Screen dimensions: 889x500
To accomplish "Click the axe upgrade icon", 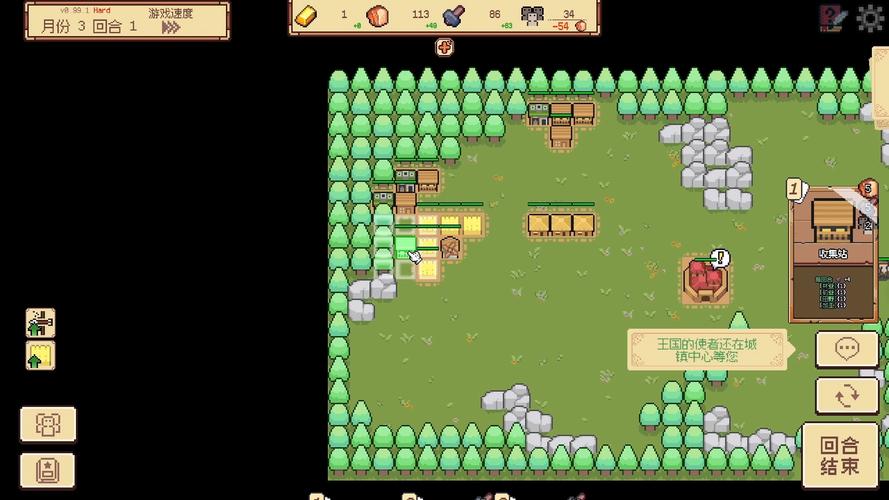I will coord(41,323).
